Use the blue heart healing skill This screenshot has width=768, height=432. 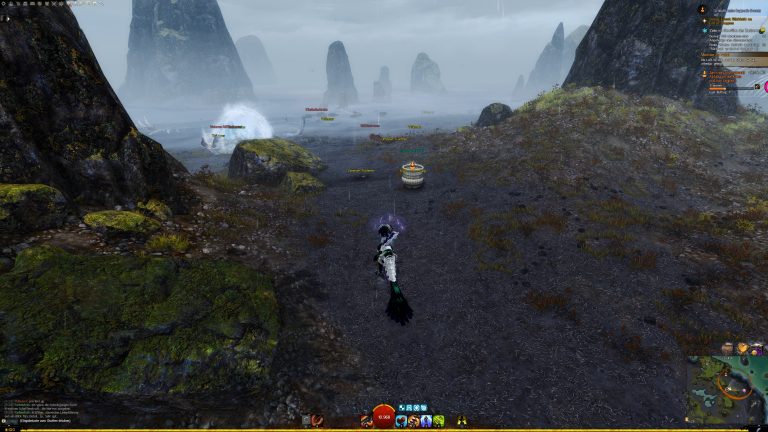pos(401,421)
